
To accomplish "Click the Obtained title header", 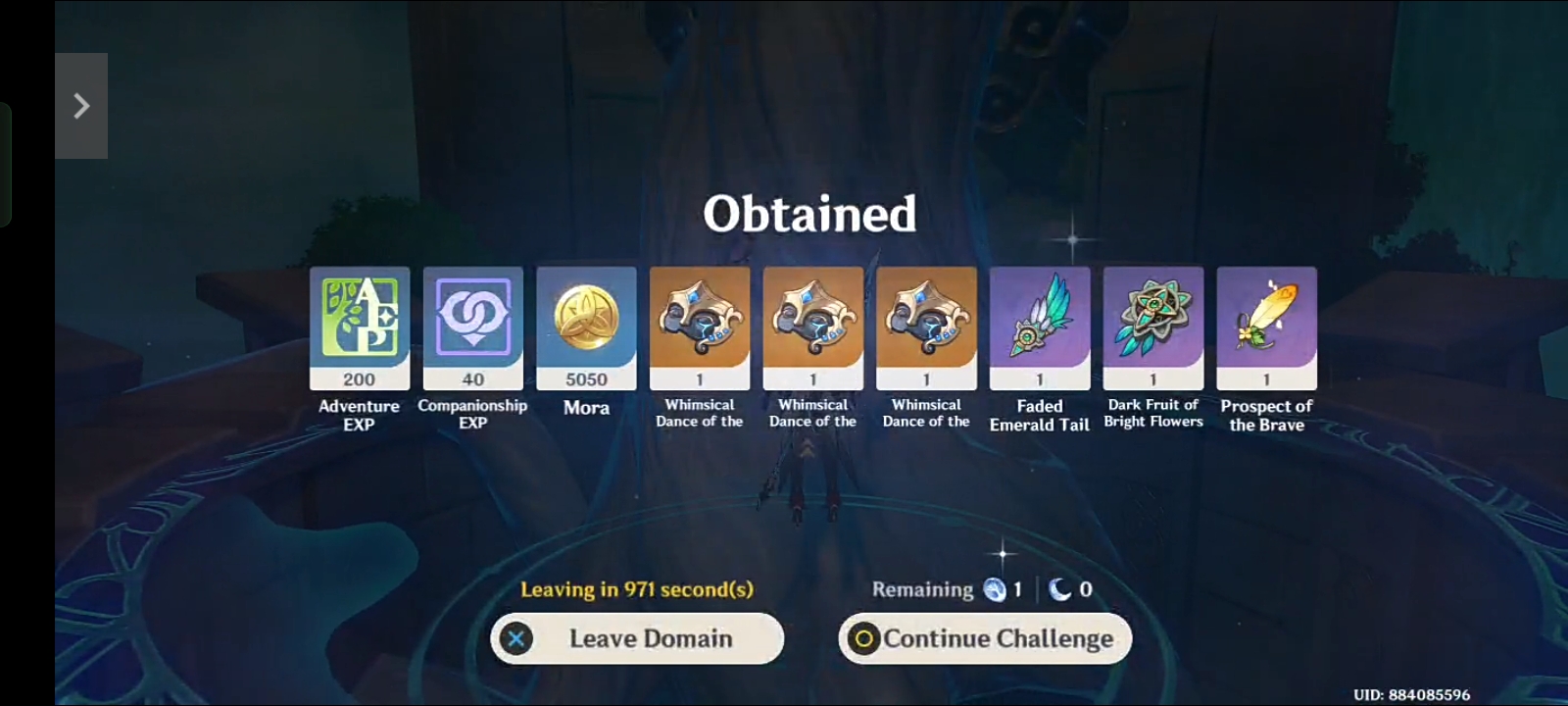I will (809, 213).
